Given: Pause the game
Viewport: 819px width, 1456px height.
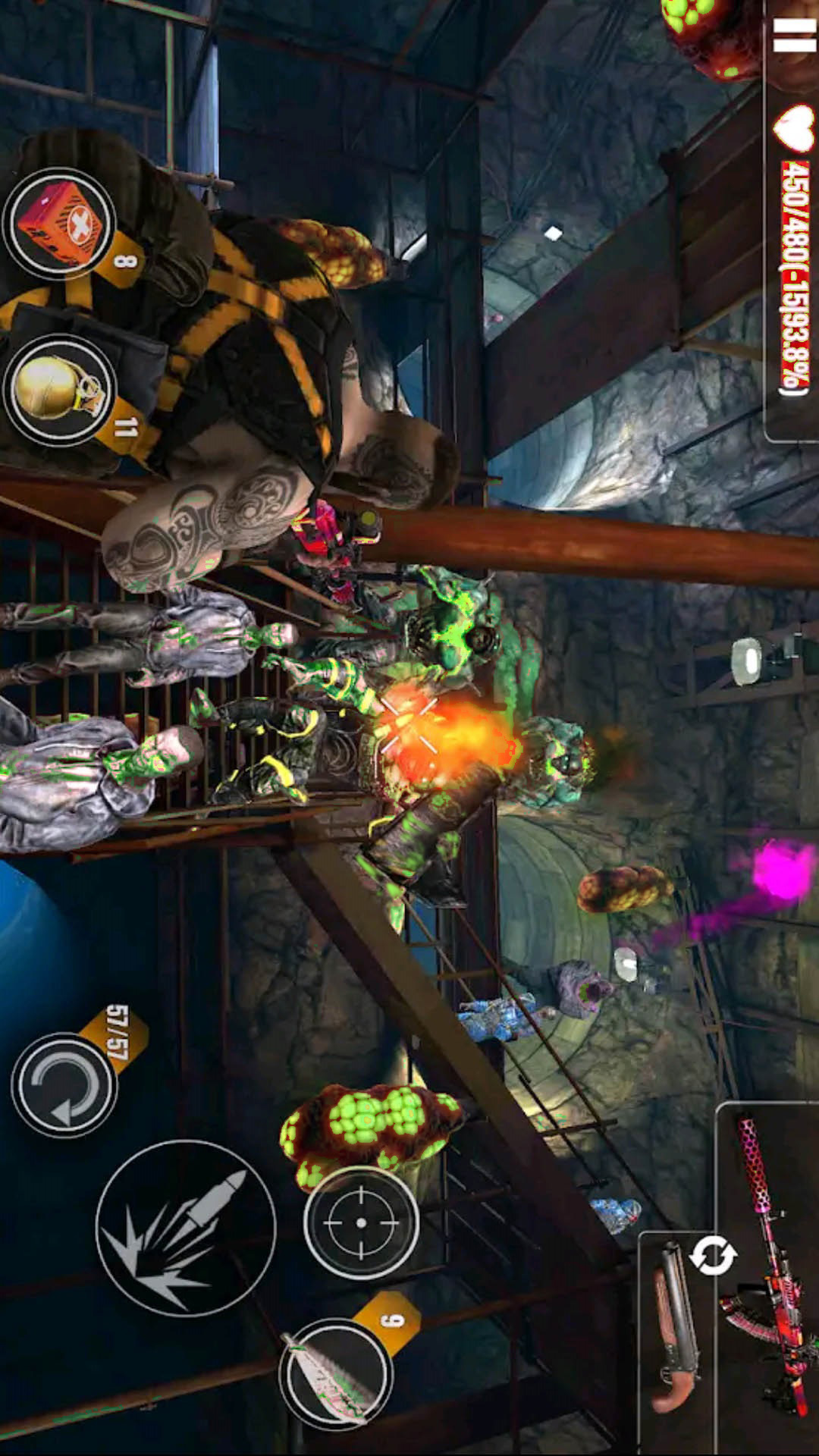Looking at the screenshot, I should coord(793,35).
